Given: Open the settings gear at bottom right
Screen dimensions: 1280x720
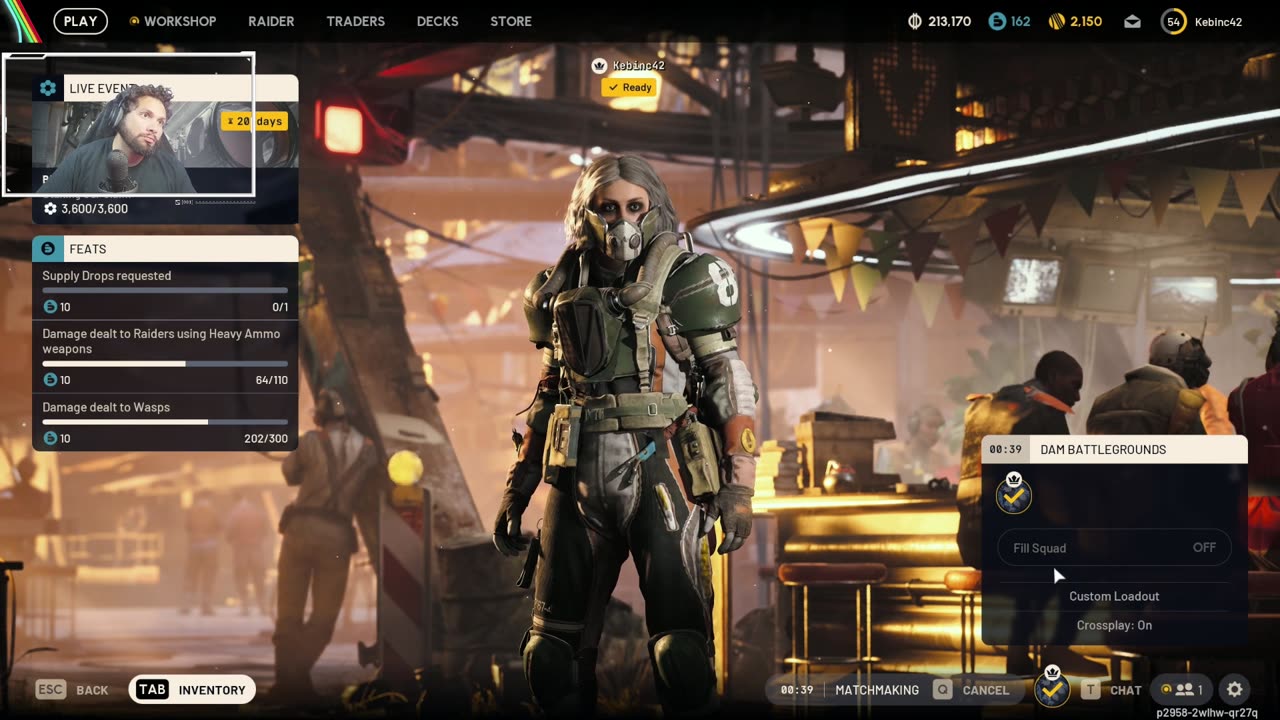Looking at the screenshot, I should point(1235,690).
